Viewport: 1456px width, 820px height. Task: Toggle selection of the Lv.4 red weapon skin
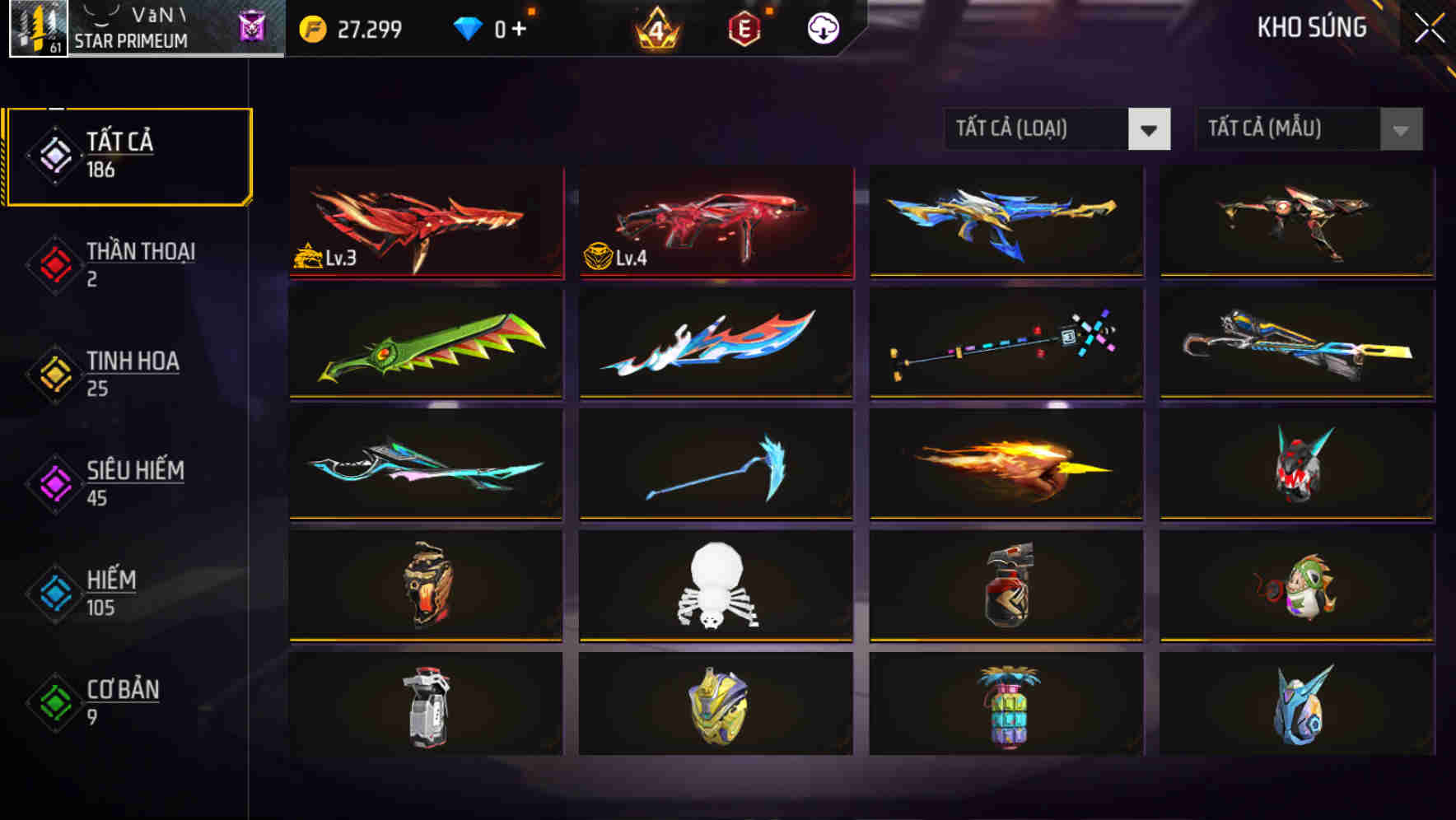tap(715, 222)
